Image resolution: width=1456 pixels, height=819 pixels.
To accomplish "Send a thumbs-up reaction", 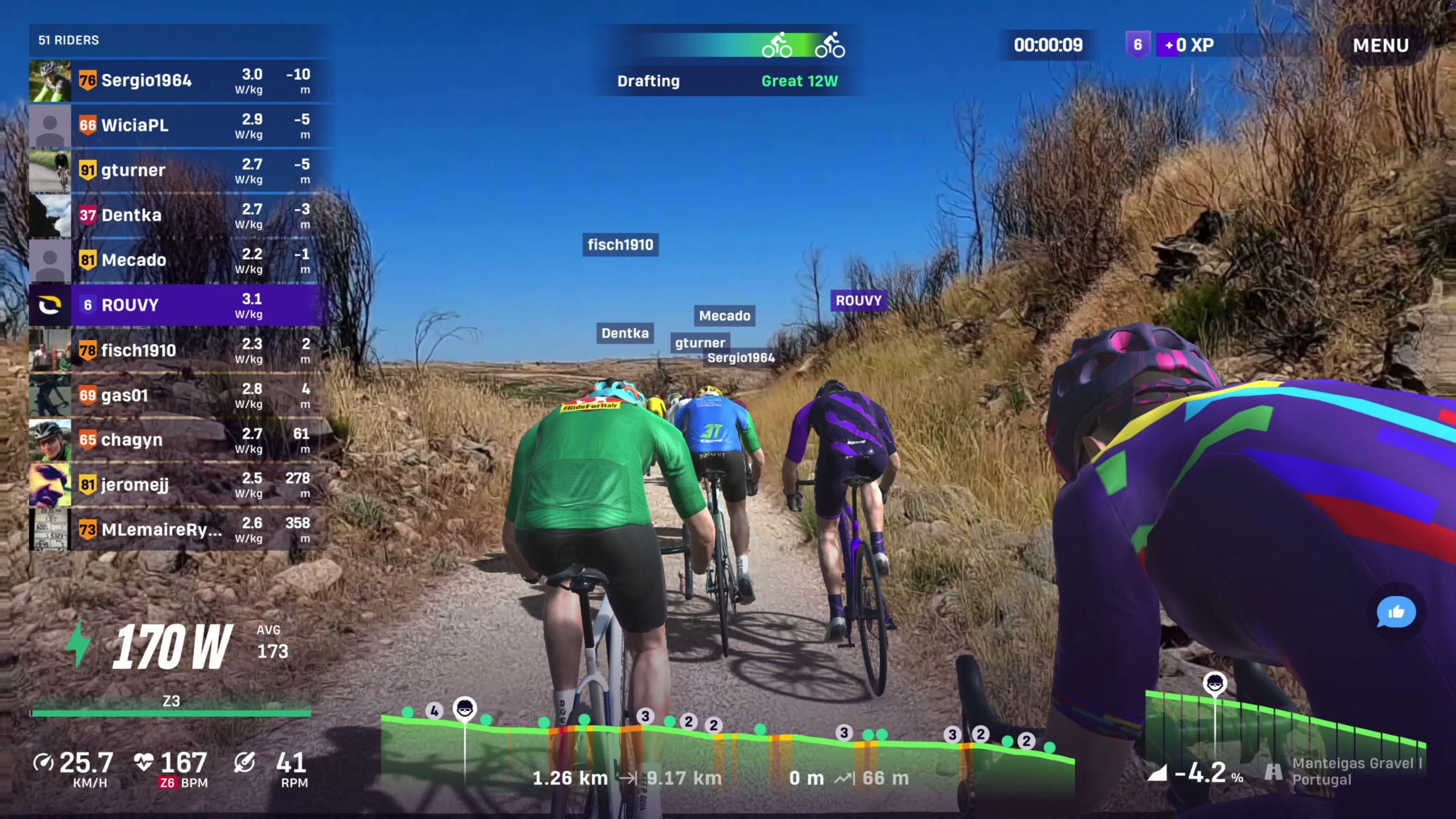I will tap(1396, 613).
